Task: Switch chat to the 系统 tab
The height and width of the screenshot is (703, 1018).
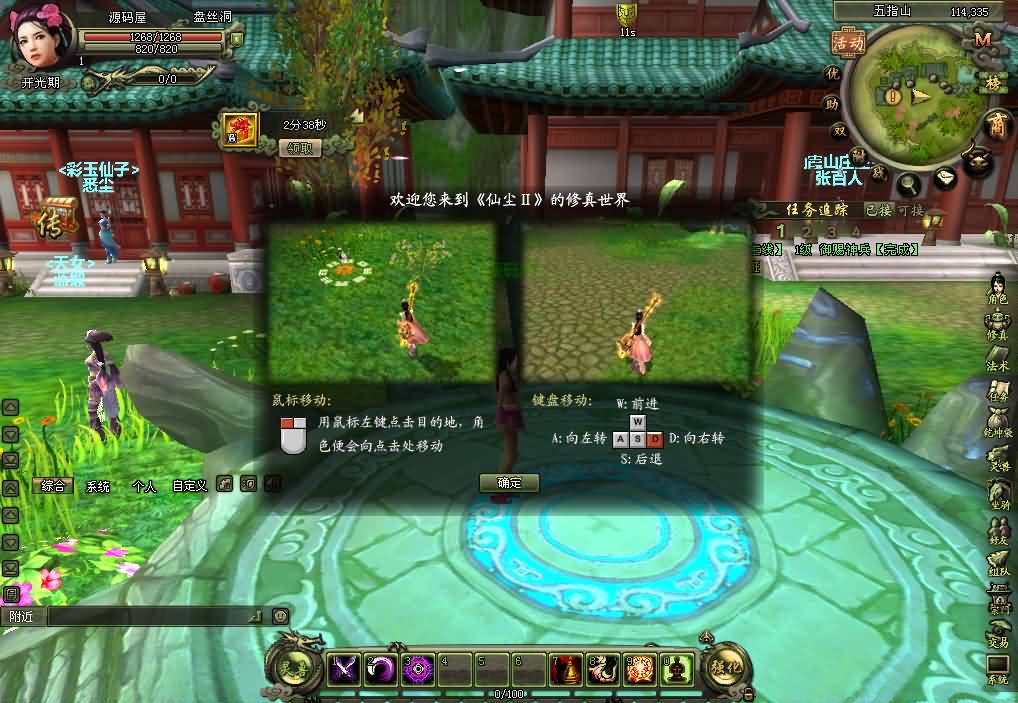Action: 98,486
